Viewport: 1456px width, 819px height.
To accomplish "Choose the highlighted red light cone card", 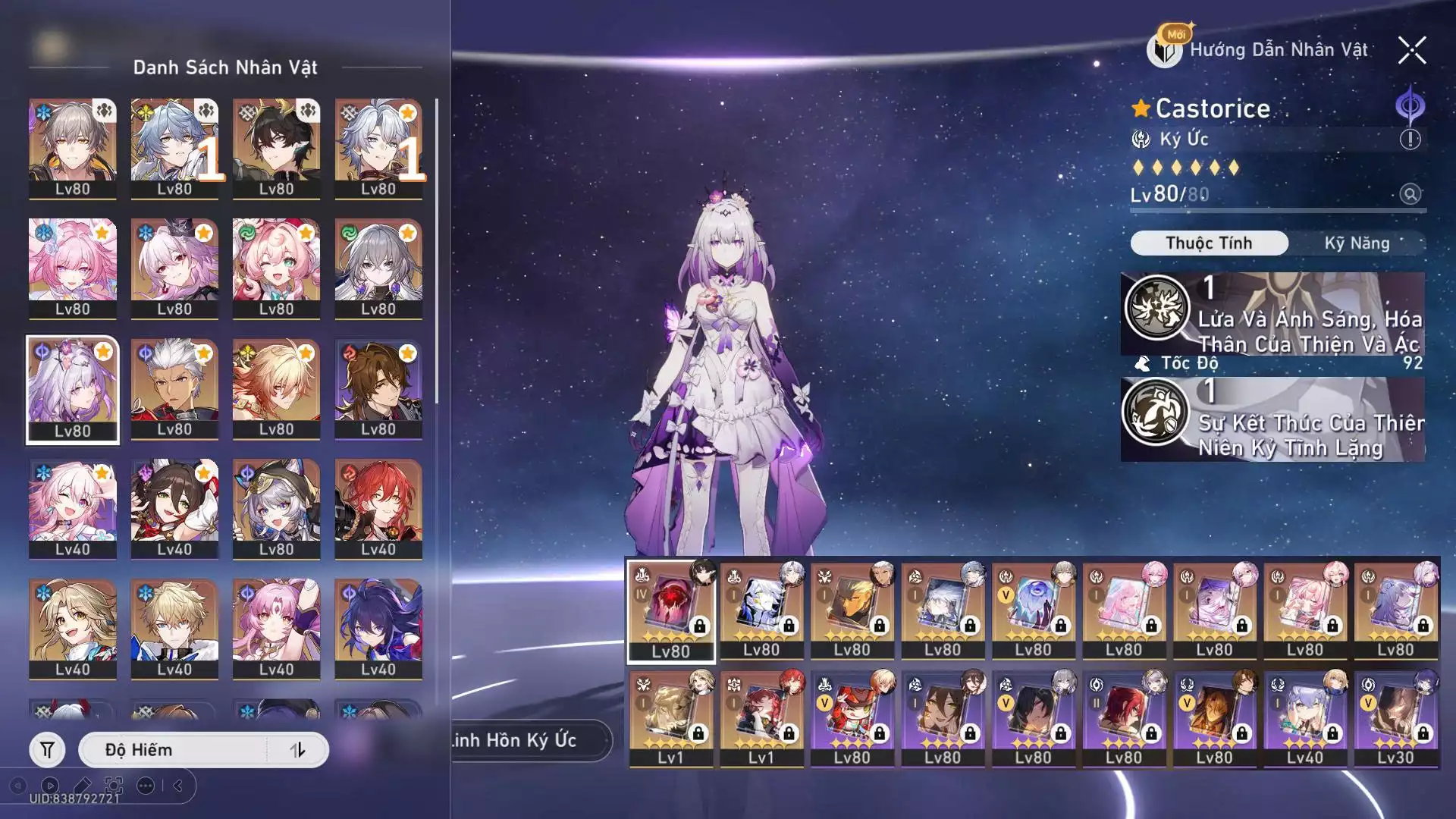I will [x=671, y=611].
